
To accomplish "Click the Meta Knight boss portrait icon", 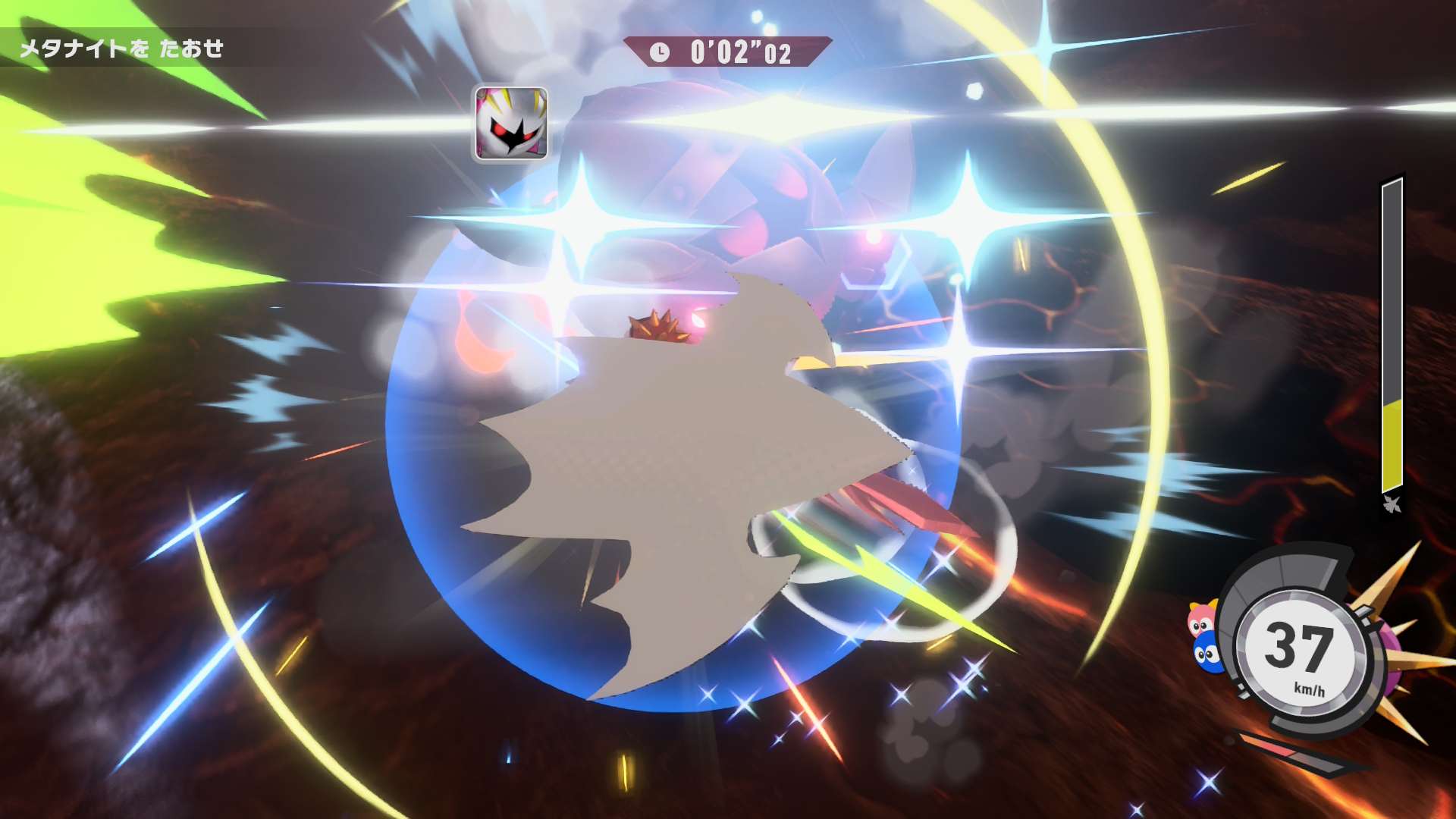I will coord(511,123).
